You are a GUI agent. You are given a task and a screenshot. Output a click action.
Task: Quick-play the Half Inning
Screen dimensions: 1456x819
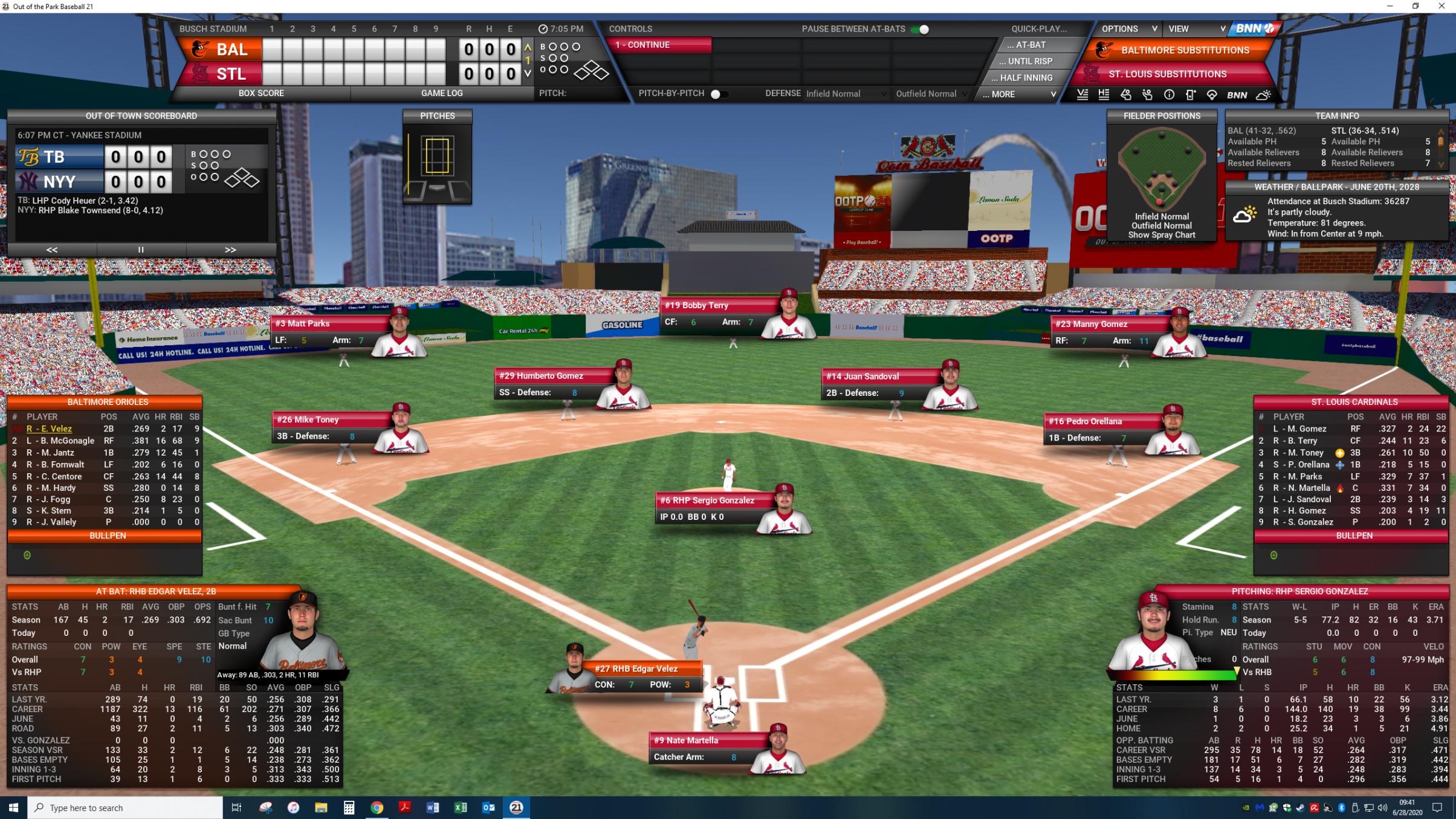pos(1026,77)
